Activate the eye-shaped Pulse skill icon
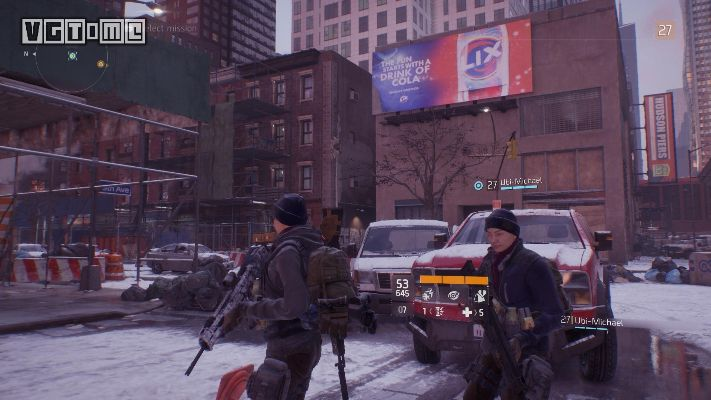 [454, 294]
